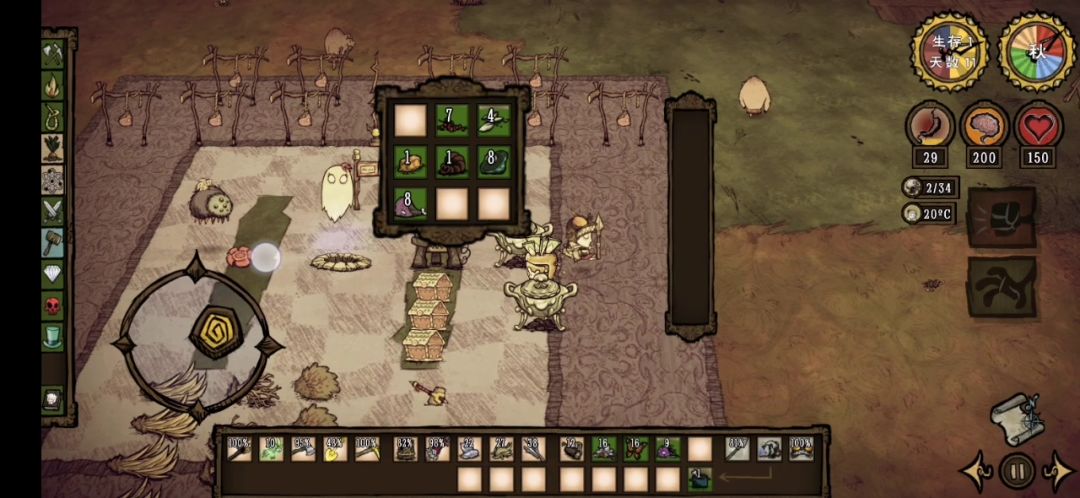
Task: Open the Fire crafting tab
Action: click(53, 86)
